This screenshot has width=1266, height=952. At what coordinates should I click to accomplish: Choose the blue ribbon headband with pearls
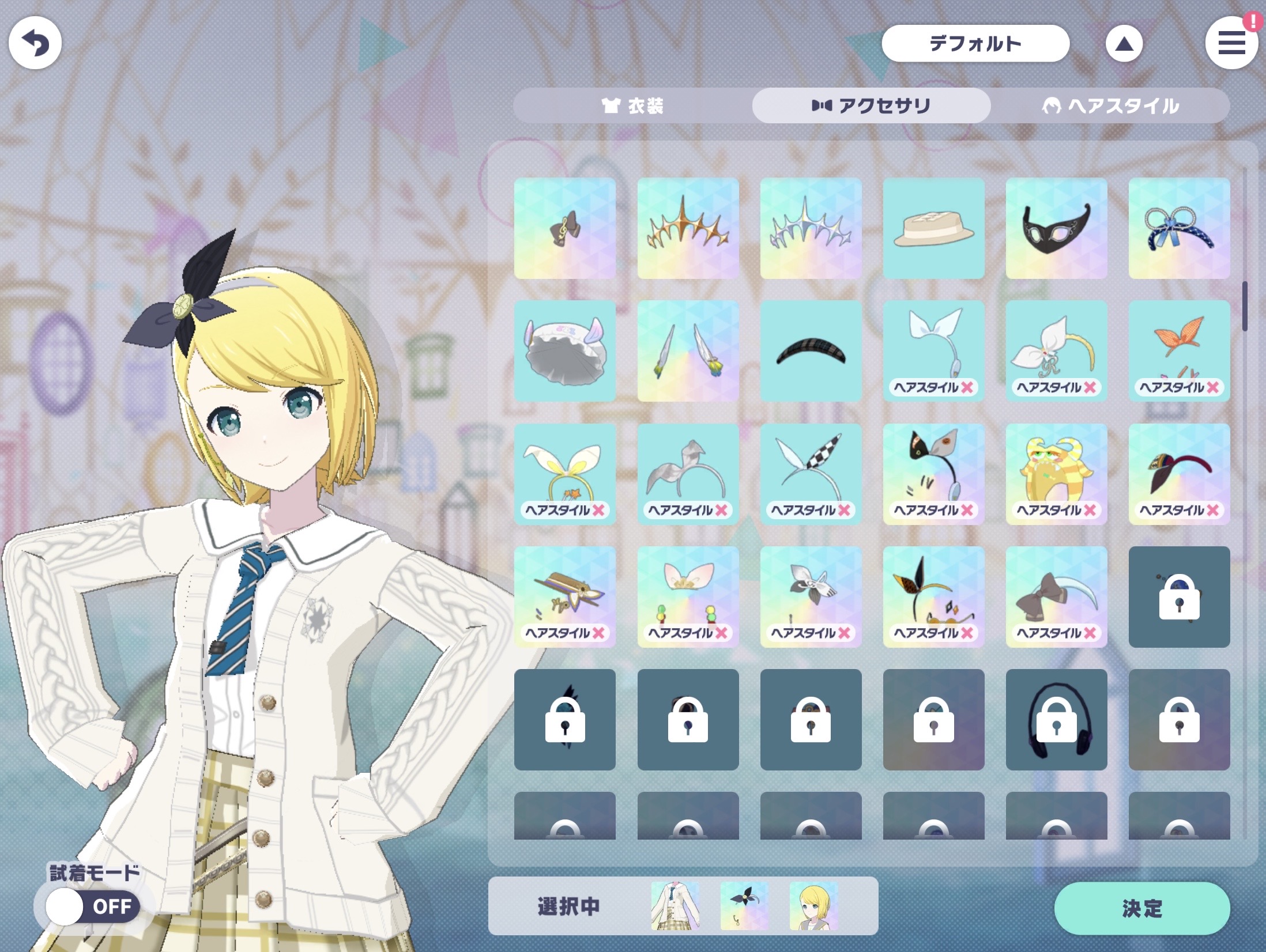(x=1179, y=228)
